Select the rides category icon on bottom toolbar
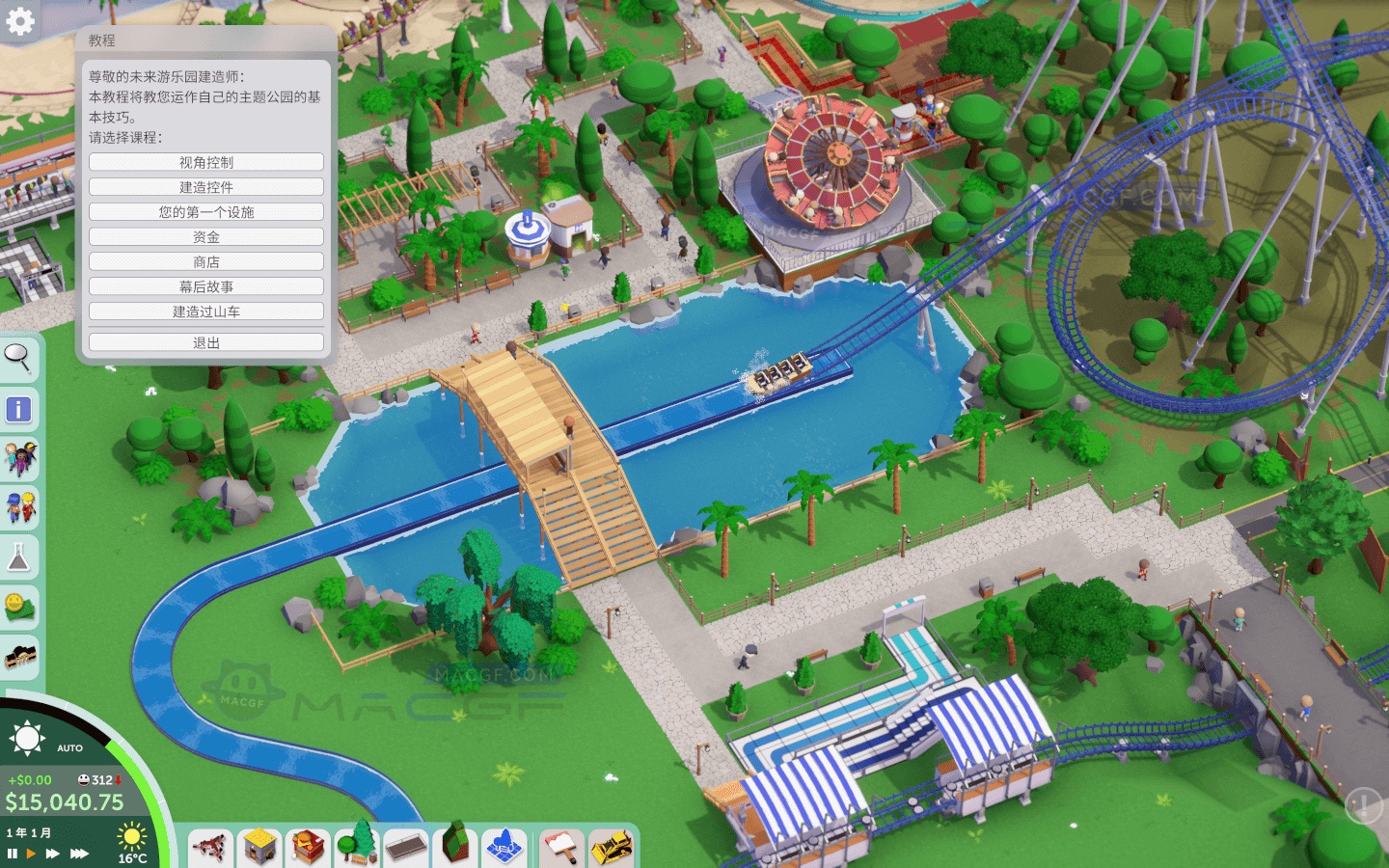1389x868 pixels. coord(210,850)
